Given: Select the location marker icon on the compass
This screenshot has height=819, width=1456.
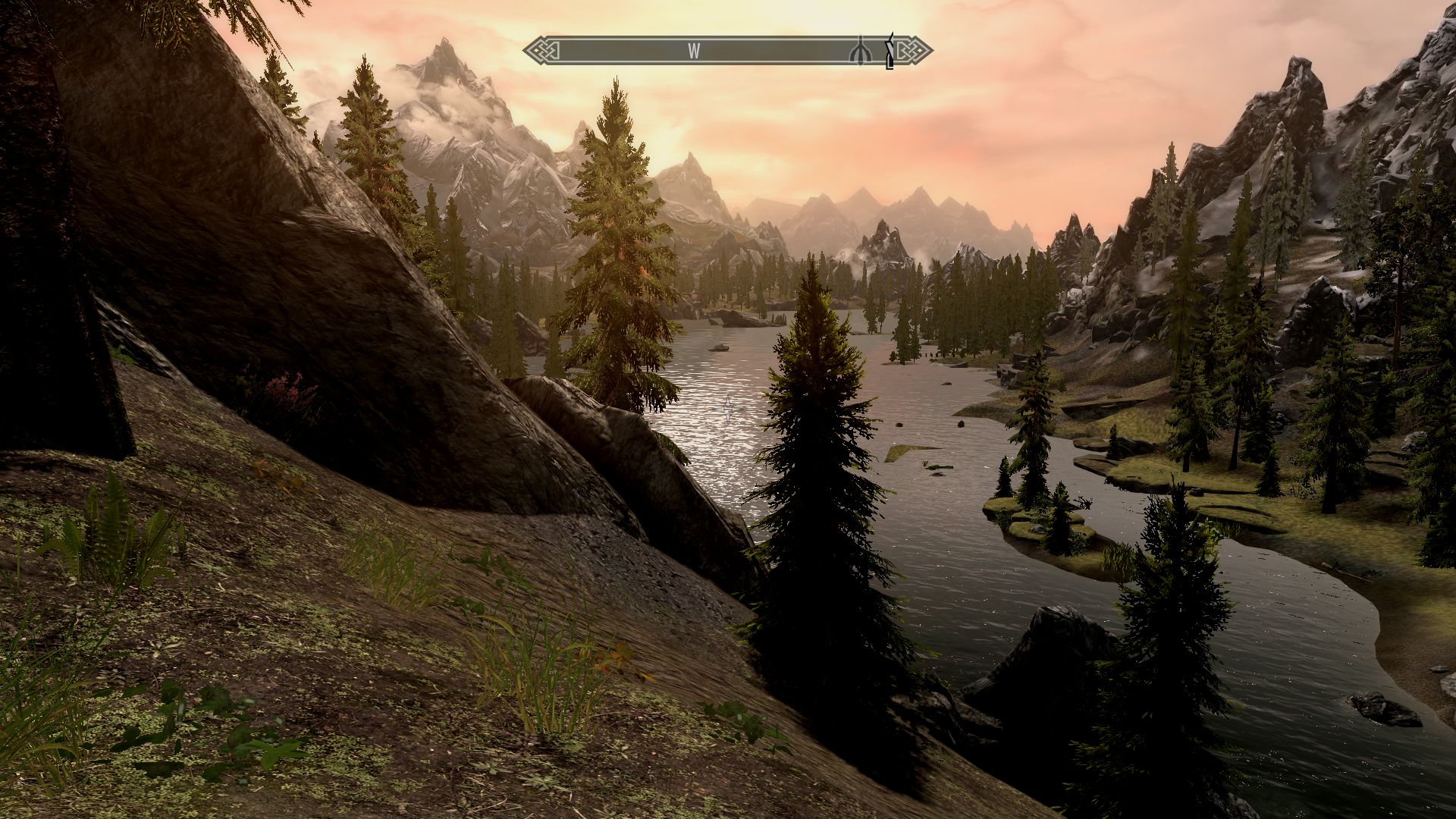Looking at the screenshot, I should 860,52.
